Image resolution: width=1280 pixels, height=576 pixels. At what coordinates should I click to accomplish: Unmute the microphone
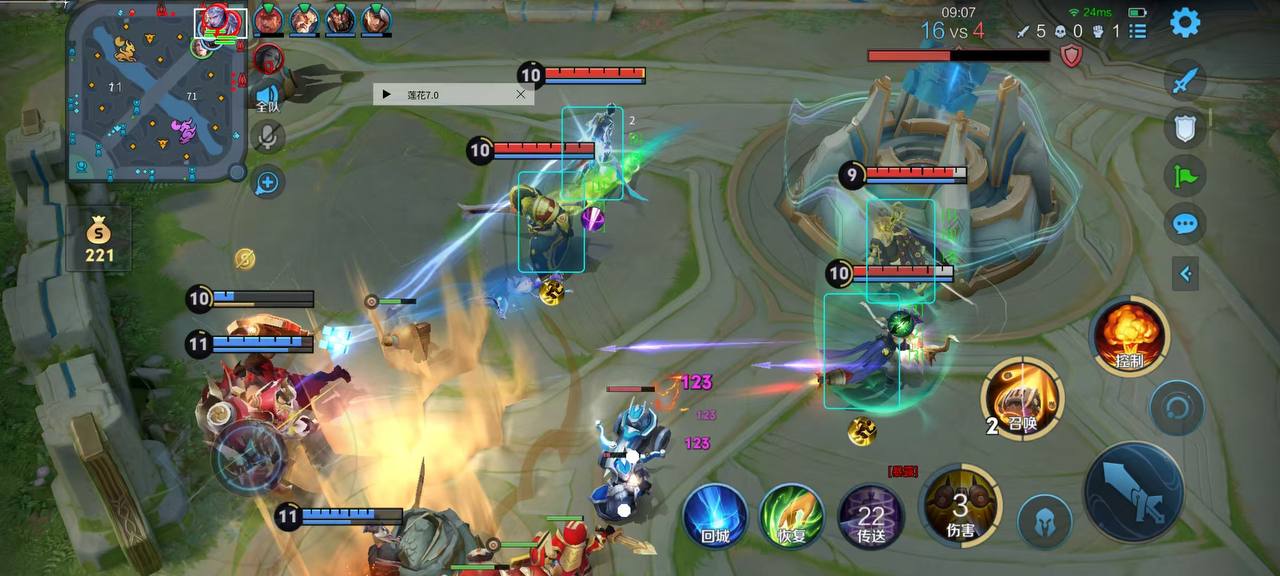[267, 137]
